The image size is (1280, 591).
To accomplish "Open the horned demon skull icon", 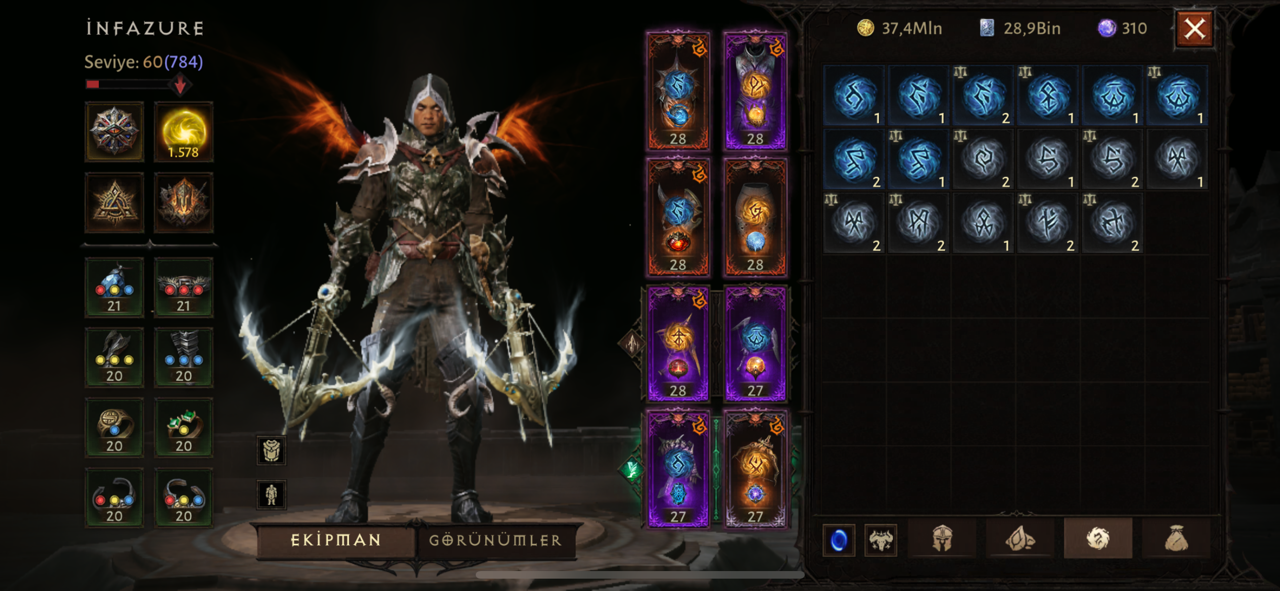I will coord(880,540).
